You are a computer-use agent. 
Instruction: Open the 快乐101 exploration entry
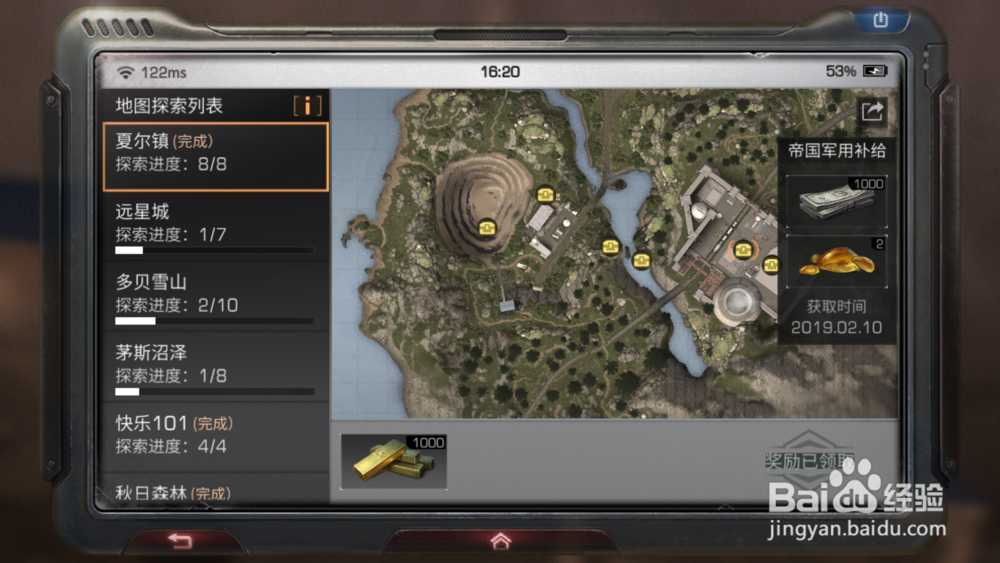pos(215,436)
